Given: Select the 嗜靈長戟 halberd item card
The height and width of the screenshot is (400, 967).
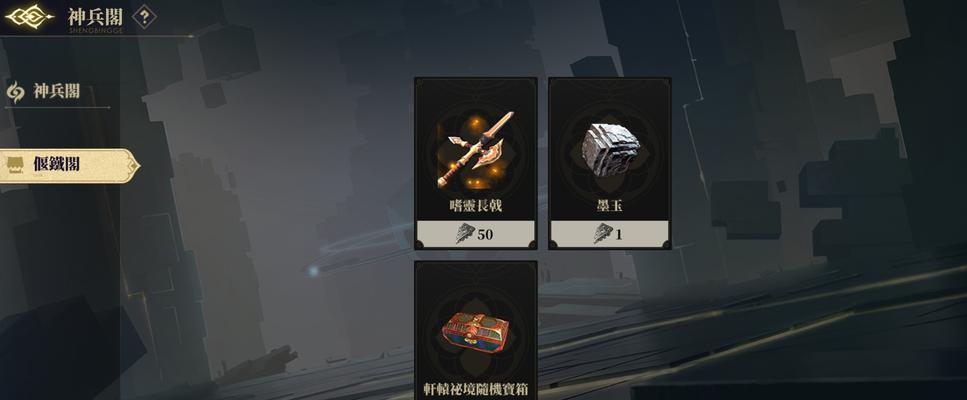Looking at the screenshot, I should click(x=476, y=150).
